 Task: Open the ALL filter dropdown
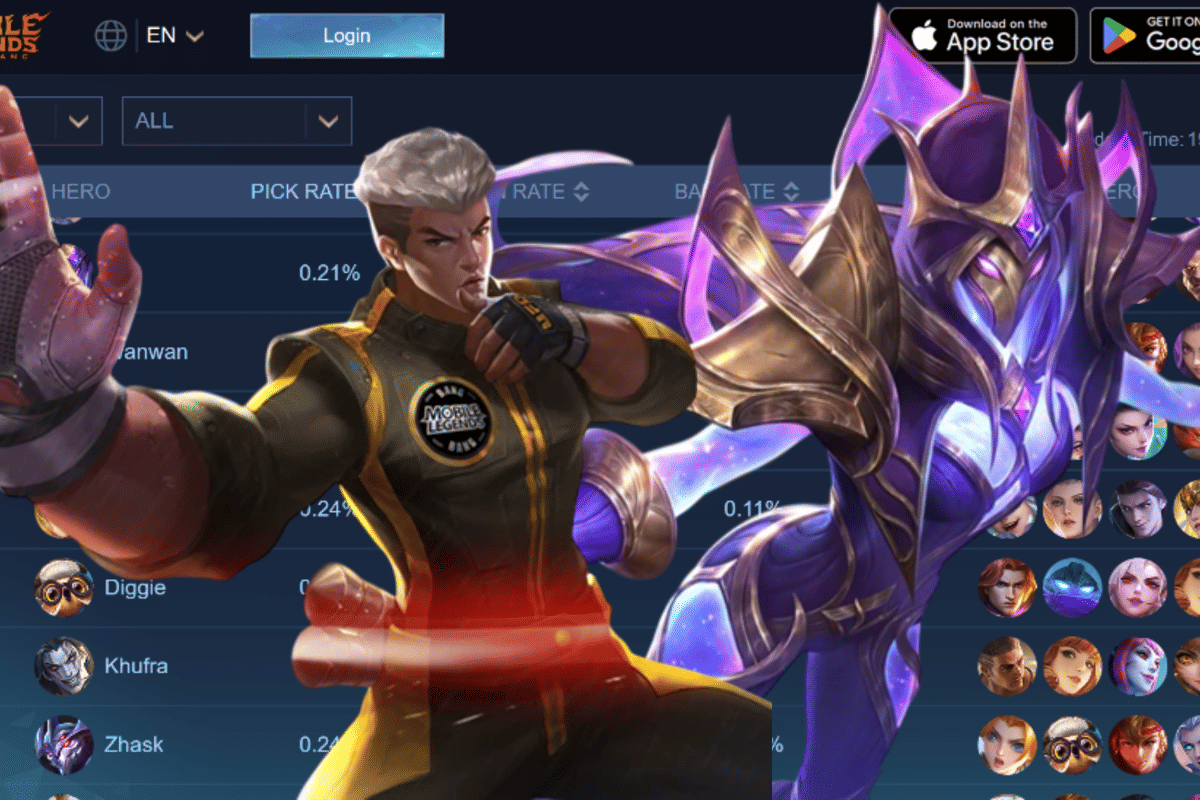pos(236,121)
